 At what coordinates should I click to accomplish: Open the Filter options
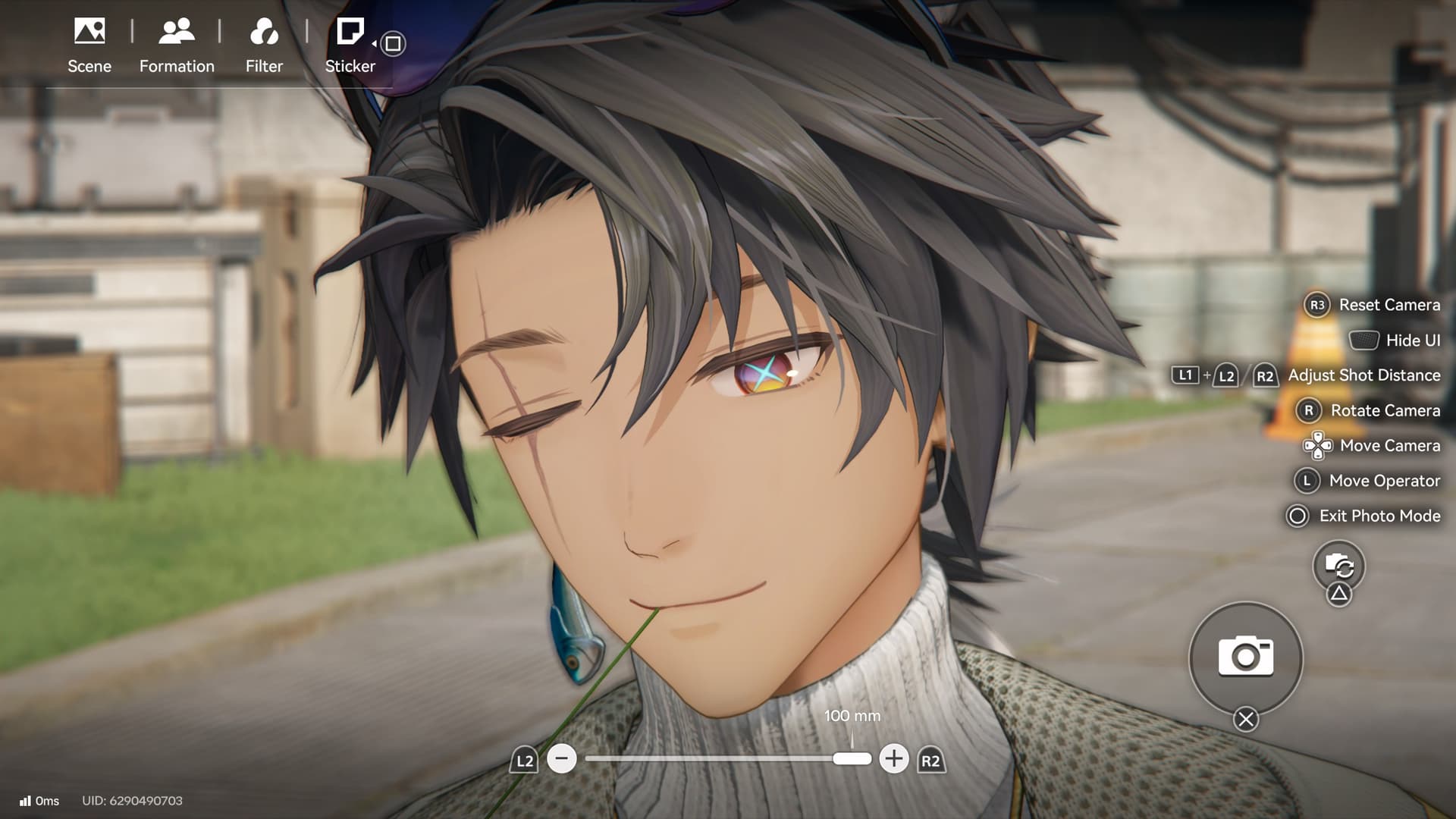pyautogui.click(x=264, y=45)
